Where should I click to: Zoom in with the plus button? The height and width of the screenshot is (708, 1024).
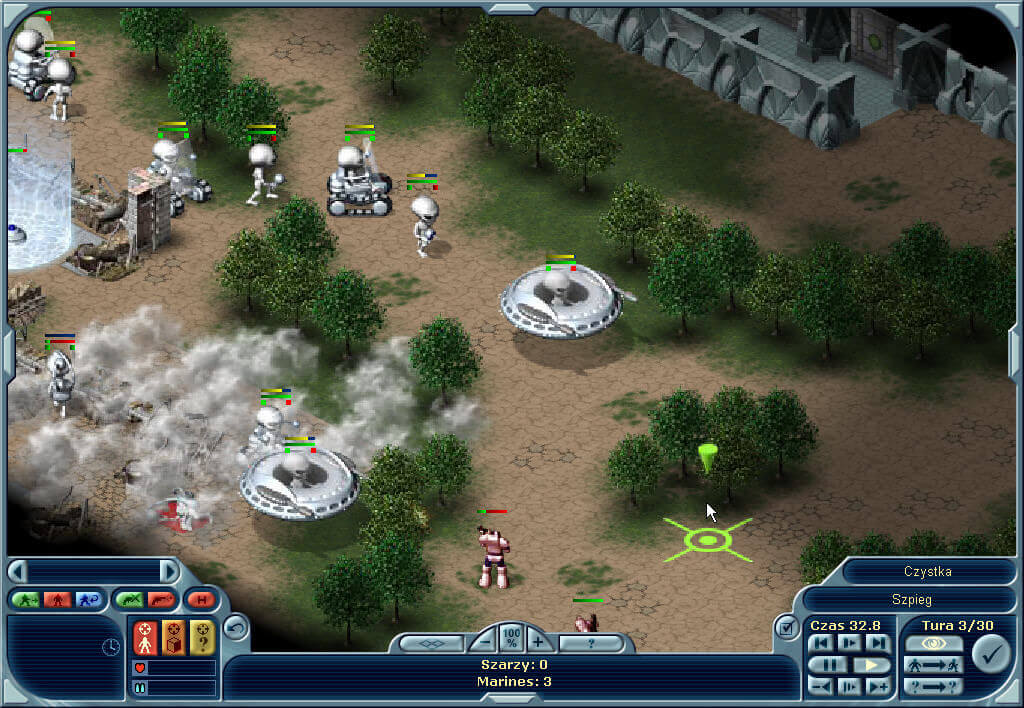538,642
